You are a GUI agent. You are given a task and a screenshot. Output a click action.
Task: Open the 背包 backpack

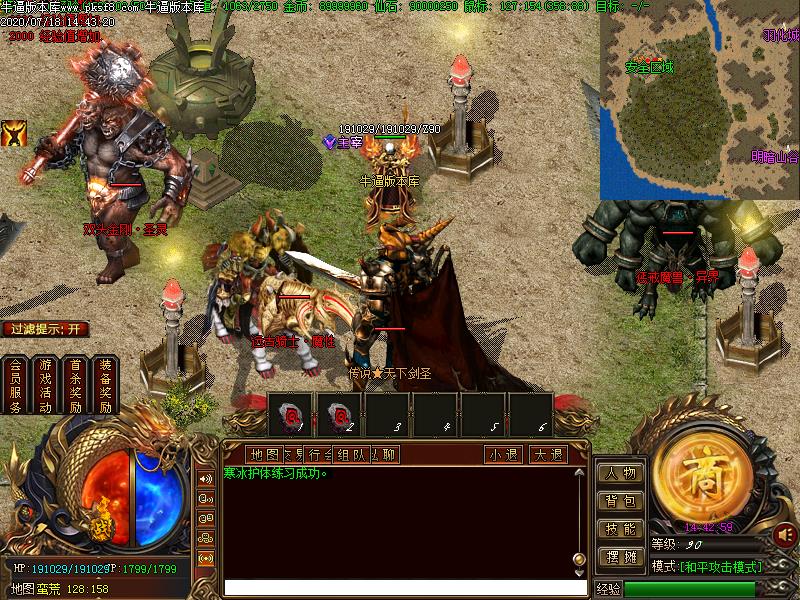point(621,501)
